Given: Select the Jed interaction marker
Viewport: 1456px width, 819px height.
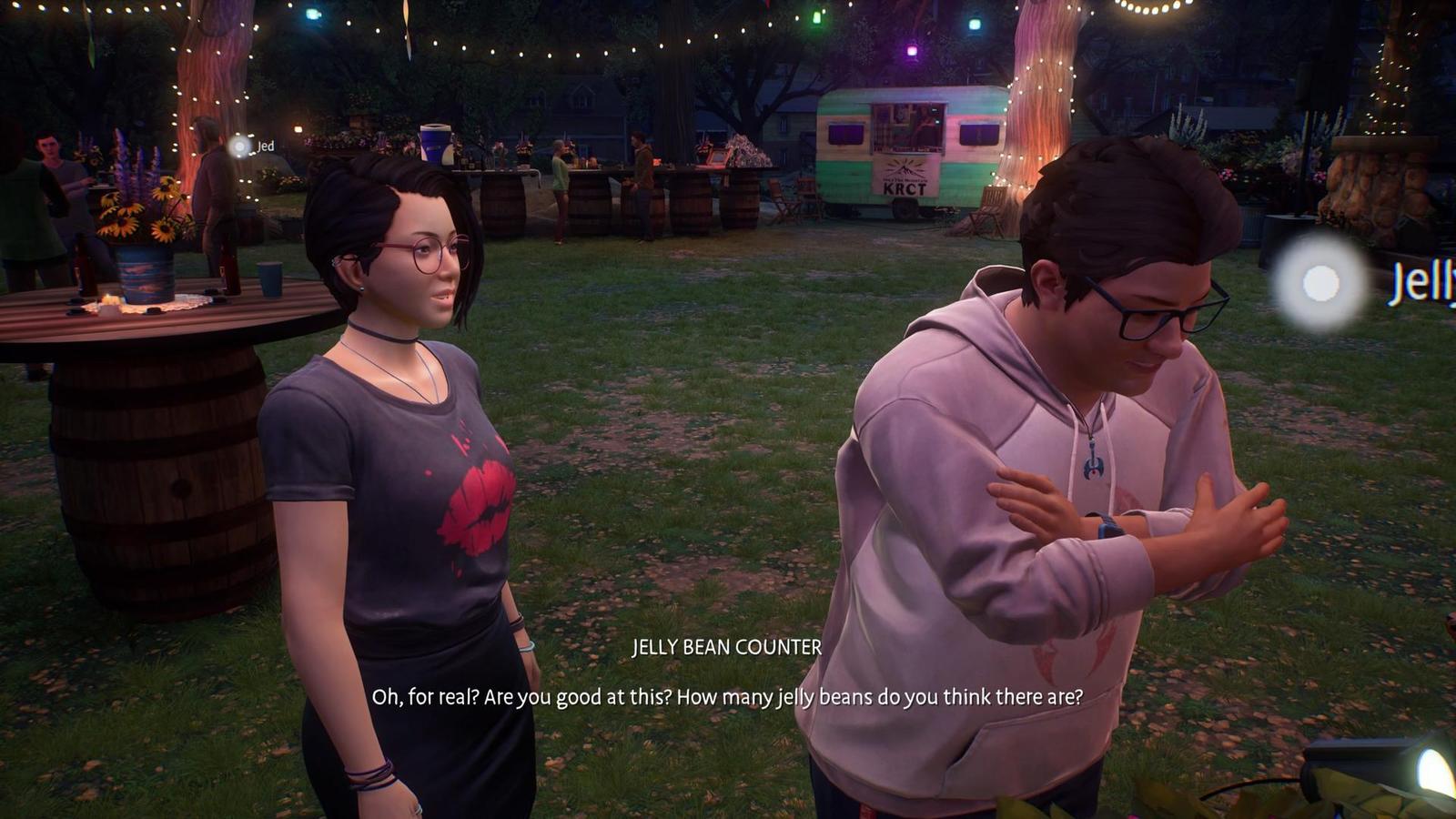Looking at the screenshot, I should tap(239, 146).
